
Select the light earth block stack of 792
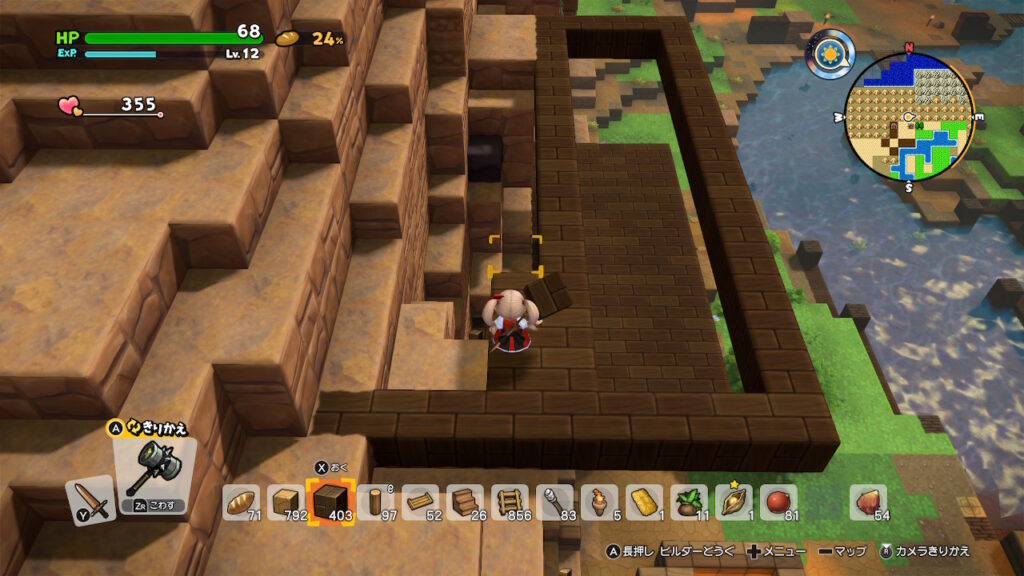coord(286,502)
